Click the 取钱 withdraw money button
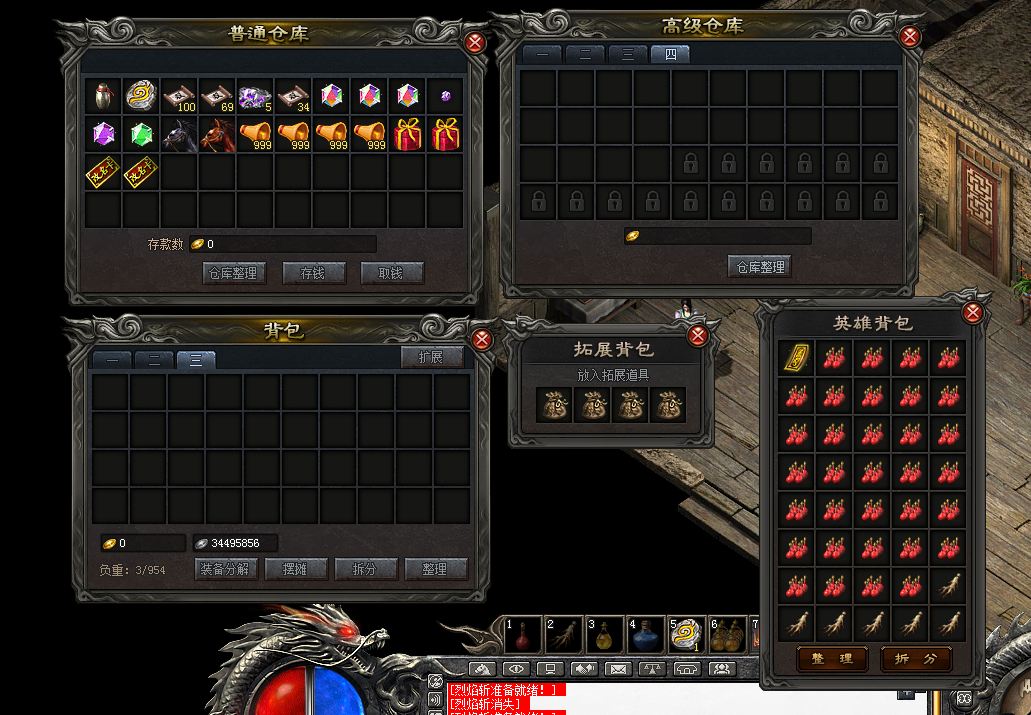The width and height of the screenshot is (1031, 715). 392,273
